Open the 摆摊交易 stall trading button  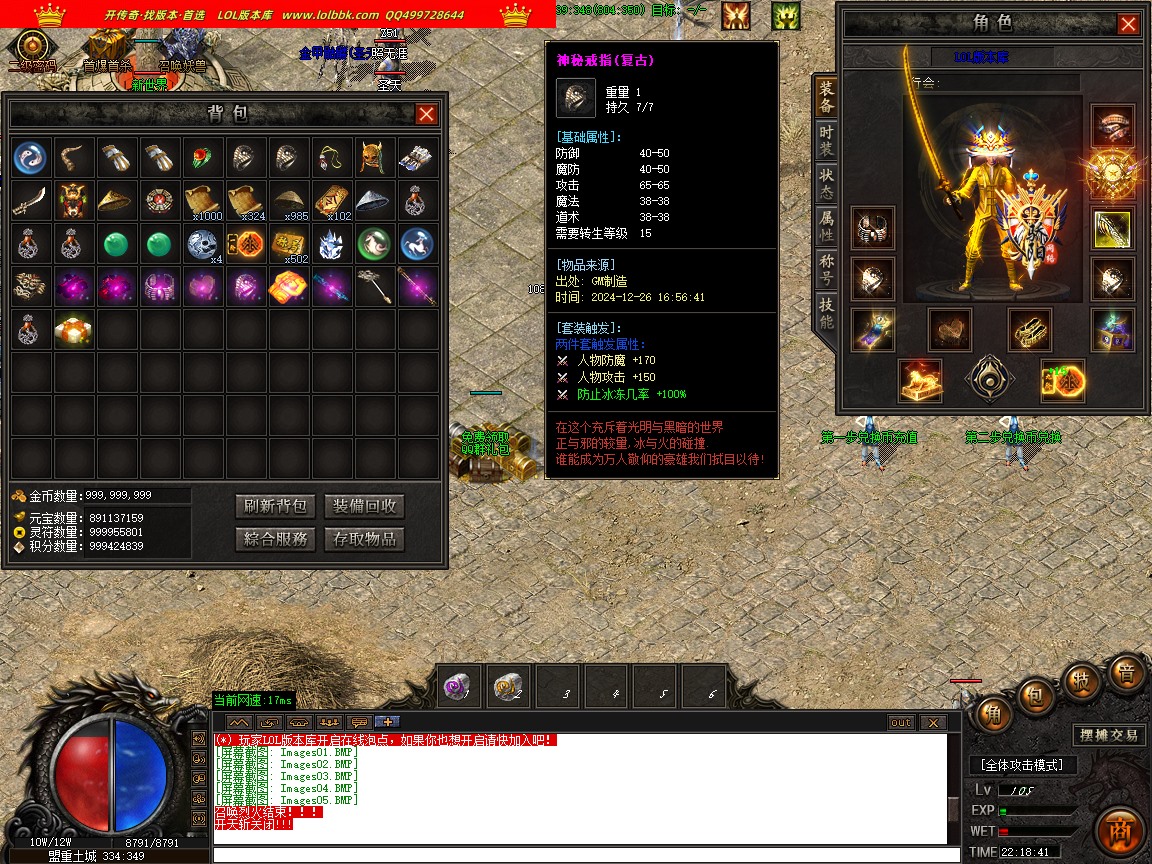[1108, 735]
